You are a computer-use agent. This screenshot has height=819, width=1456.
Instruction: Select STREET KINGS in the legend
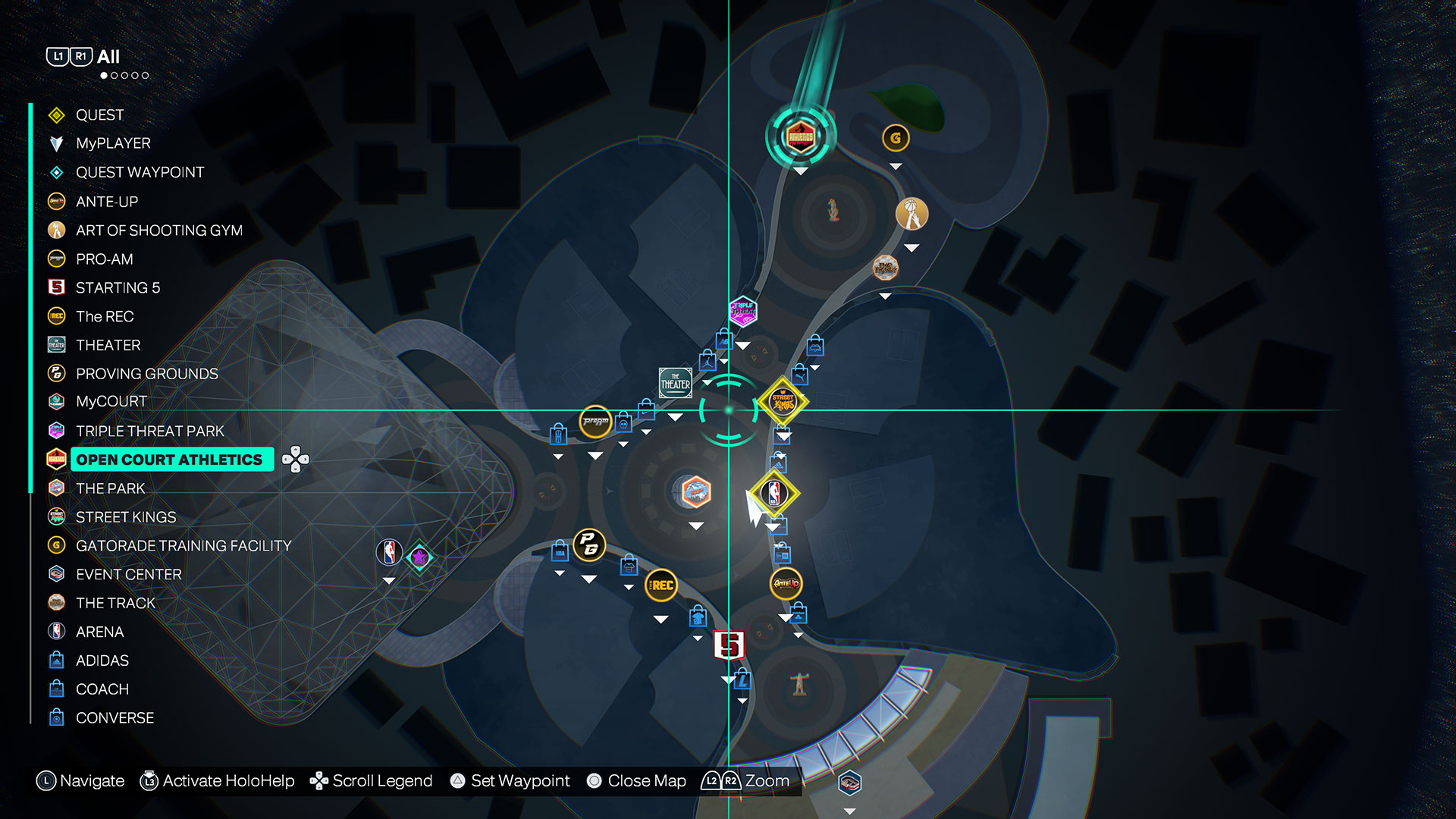pos(126,517)
